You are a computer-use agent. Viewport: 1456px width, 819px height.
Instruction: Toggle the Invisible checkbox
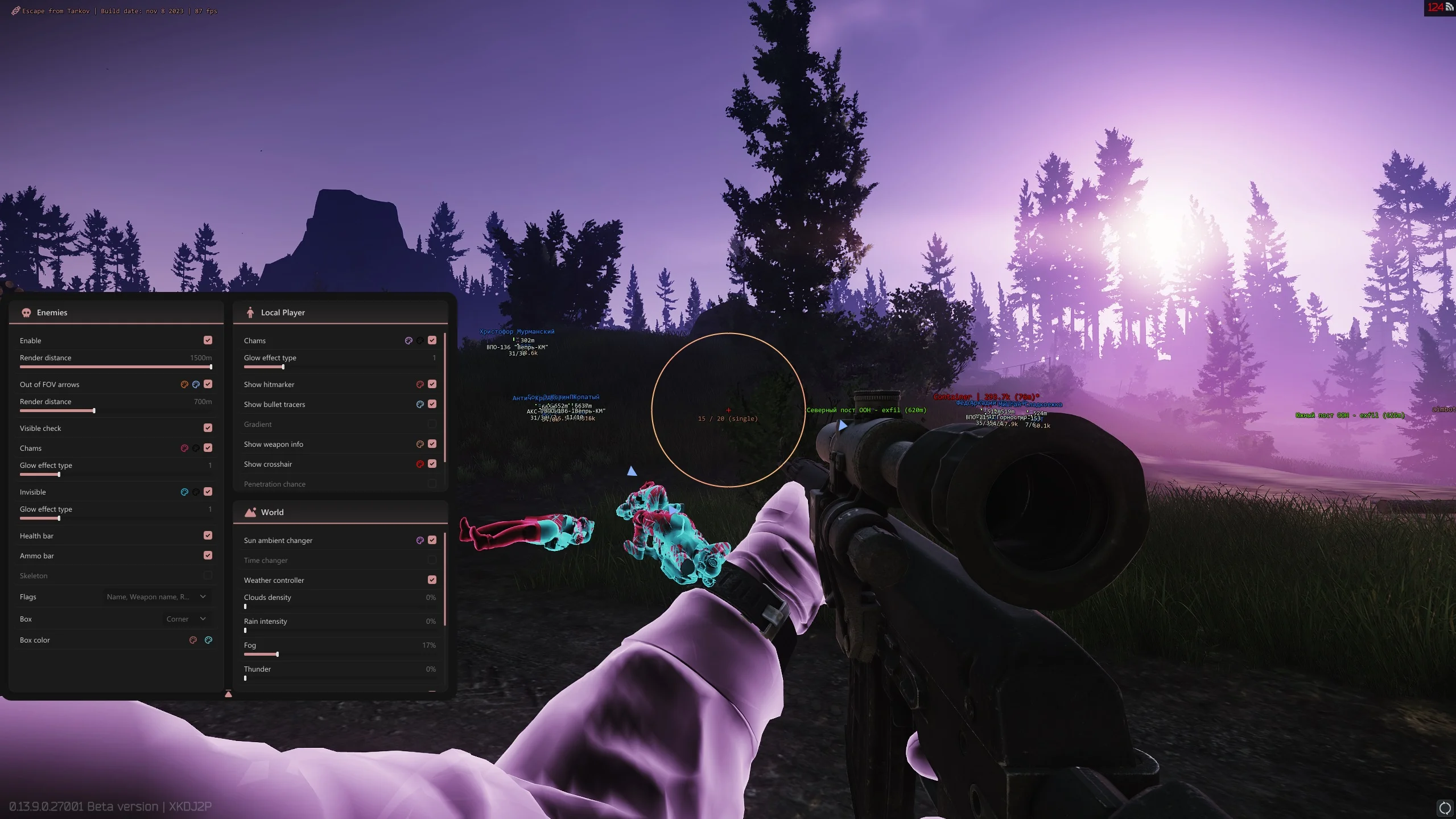pos(208,492)
